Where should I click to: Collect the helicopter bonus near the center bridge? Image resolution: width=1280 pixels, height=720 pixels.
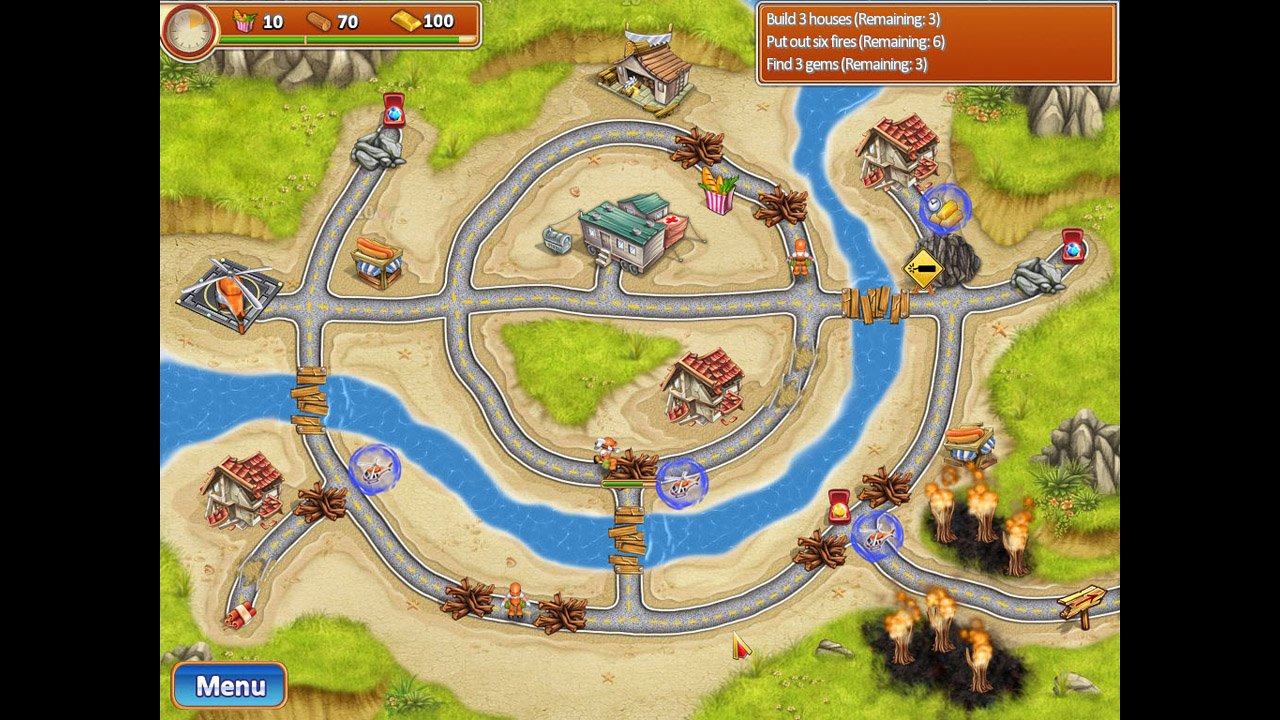tap(683, 483)
